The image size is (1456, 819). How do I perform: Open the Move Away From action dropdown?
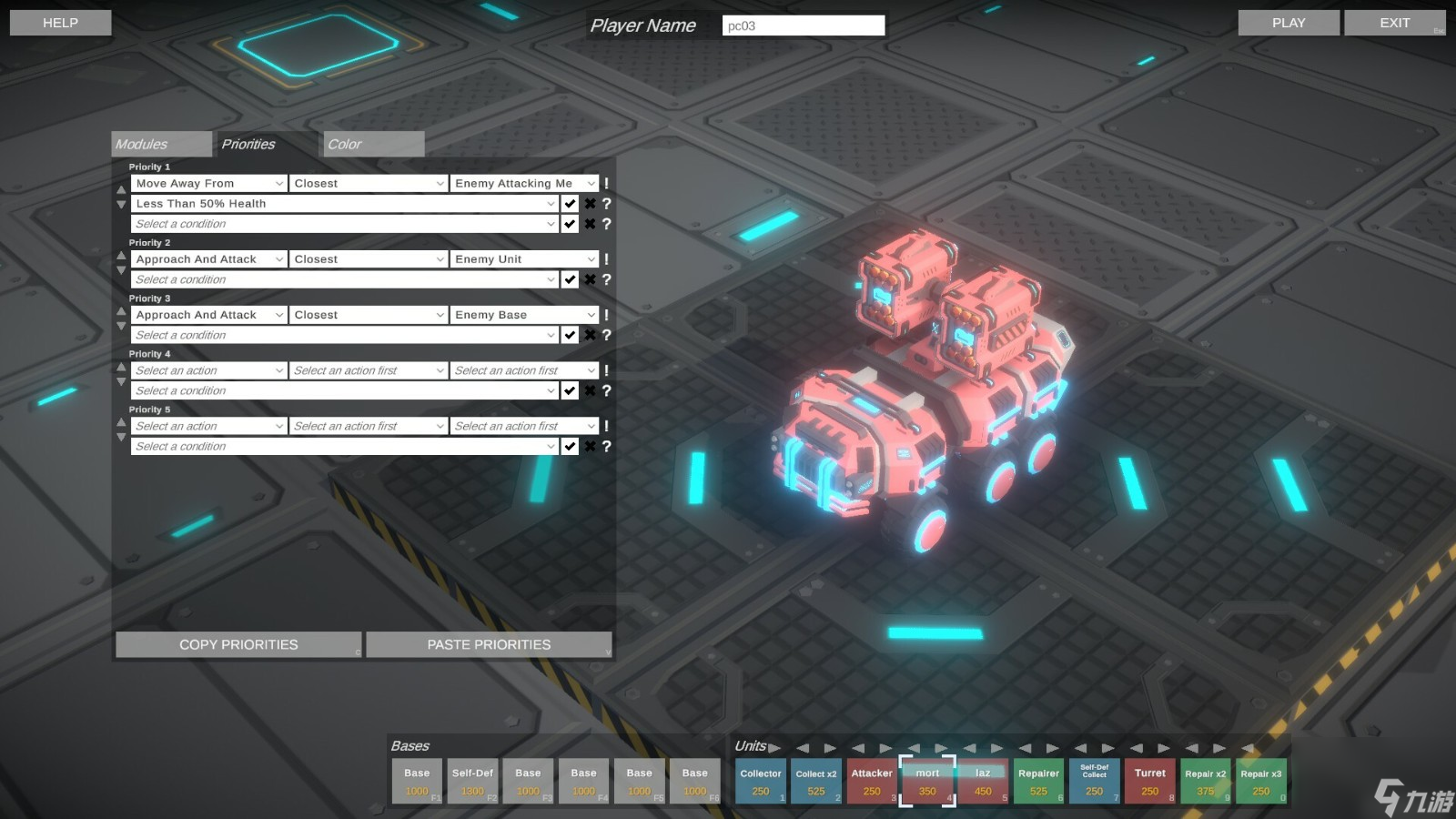click(x=209, y=184)
